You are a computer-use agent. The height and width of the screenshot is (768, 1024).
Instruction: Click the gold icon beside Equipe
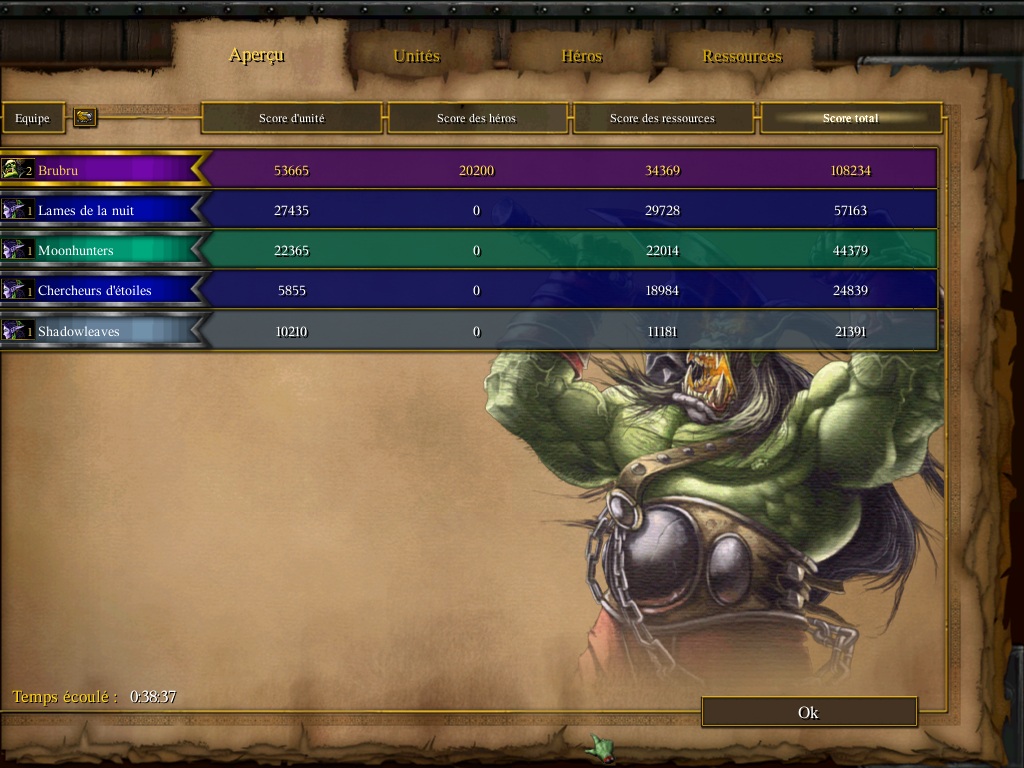(85, 118)
